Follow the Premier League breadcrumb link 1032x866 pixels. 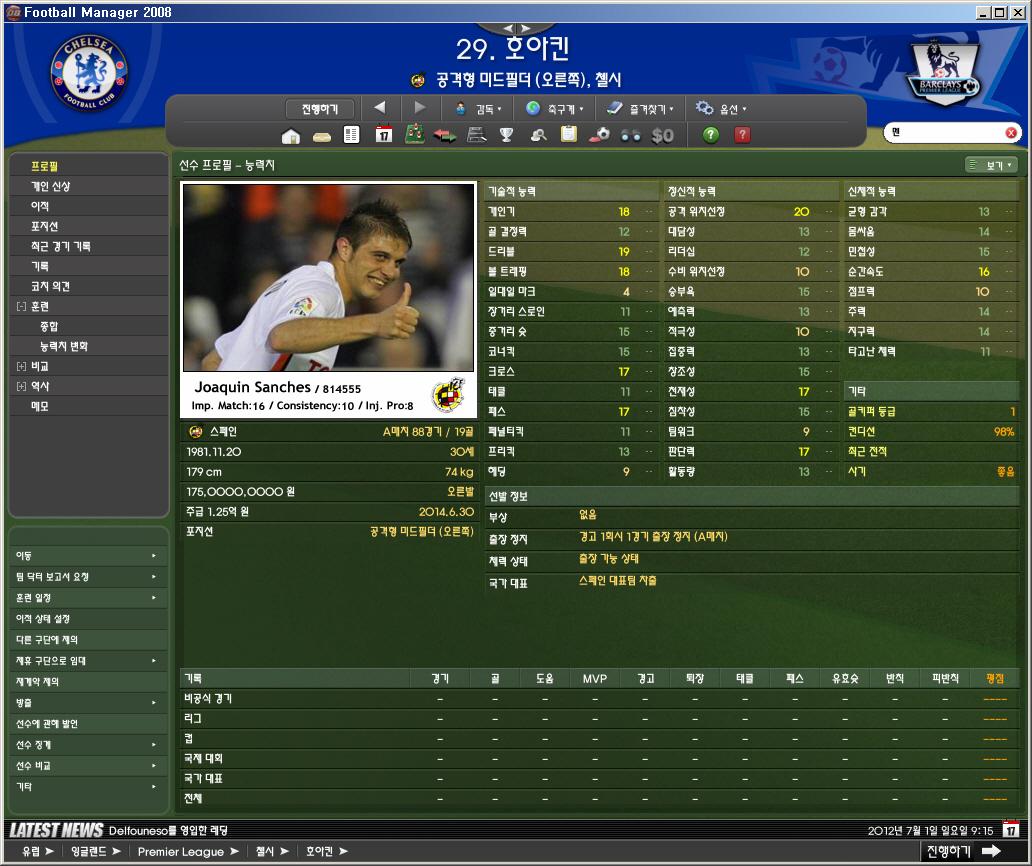[181, 851]
